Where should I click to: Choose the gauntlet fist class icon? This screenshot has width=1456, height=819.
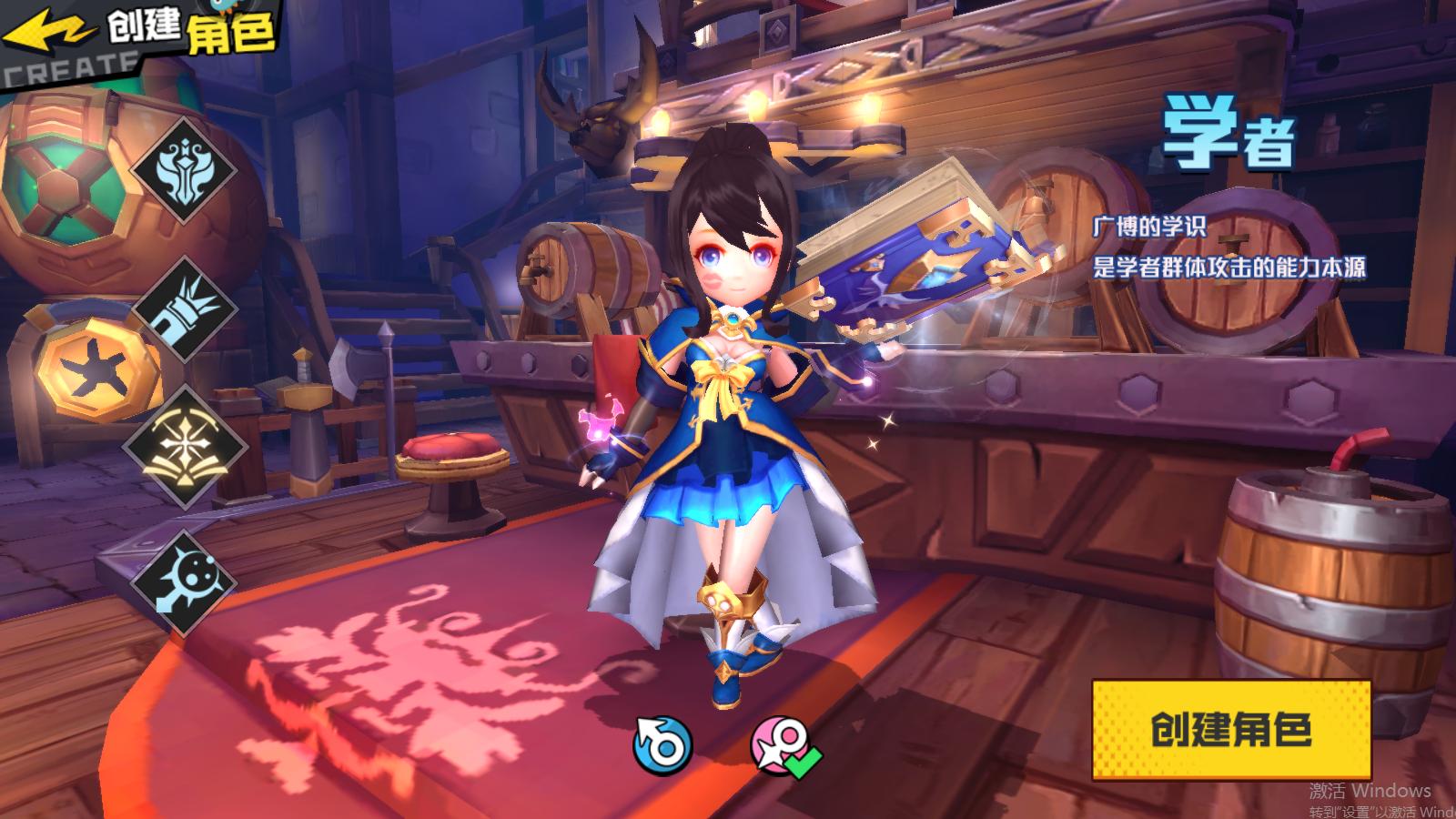coord(187,308)
